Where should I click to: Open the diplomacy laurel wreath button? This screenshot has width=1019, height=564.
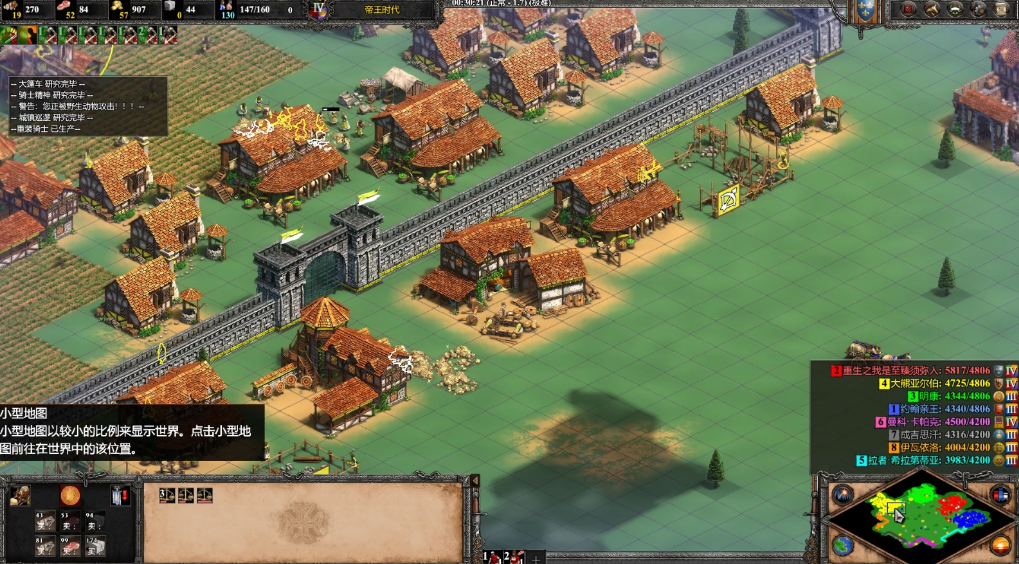(955, 9)
